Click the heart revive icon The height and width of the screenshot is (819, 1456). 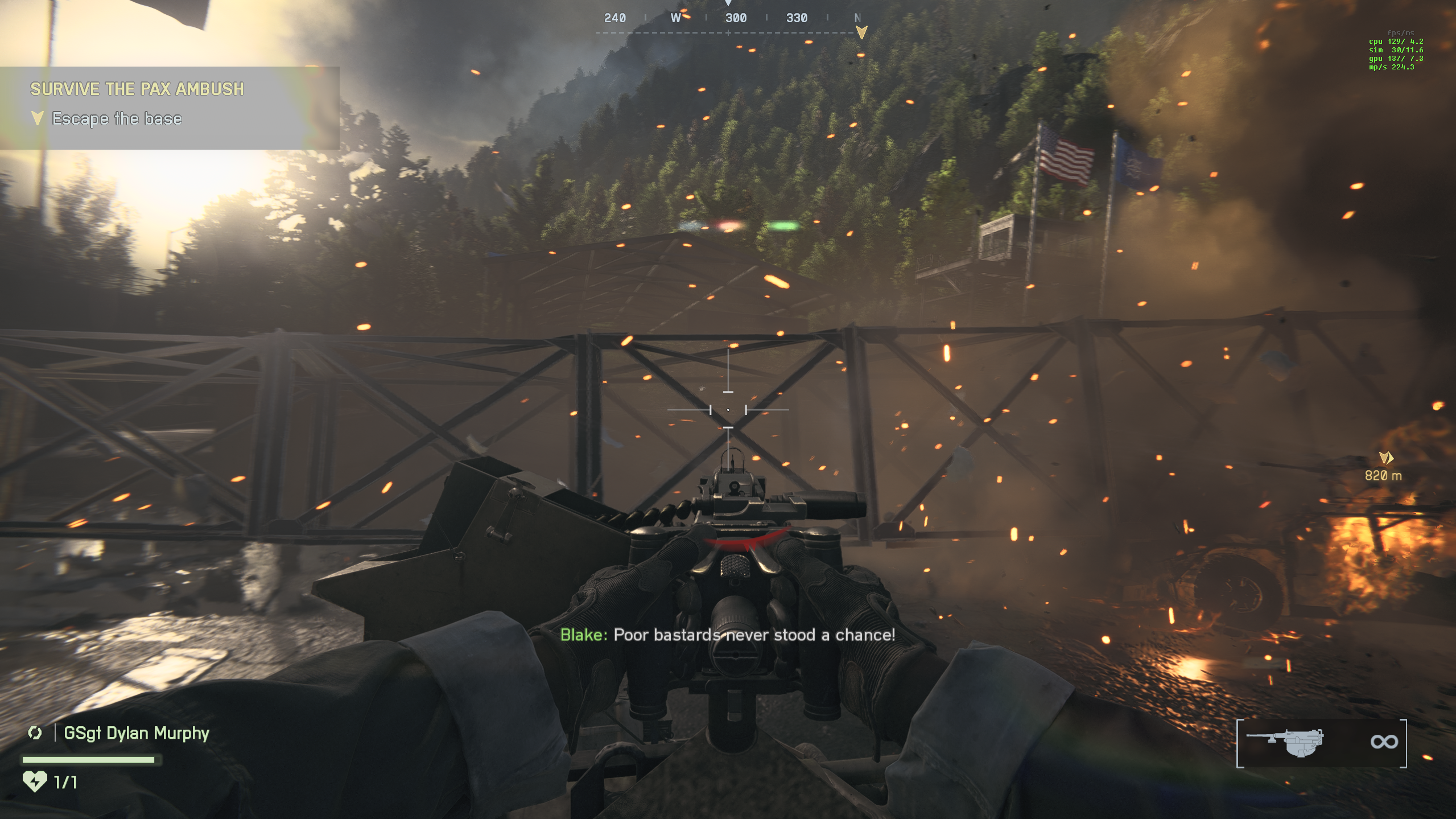coord(35,781)
